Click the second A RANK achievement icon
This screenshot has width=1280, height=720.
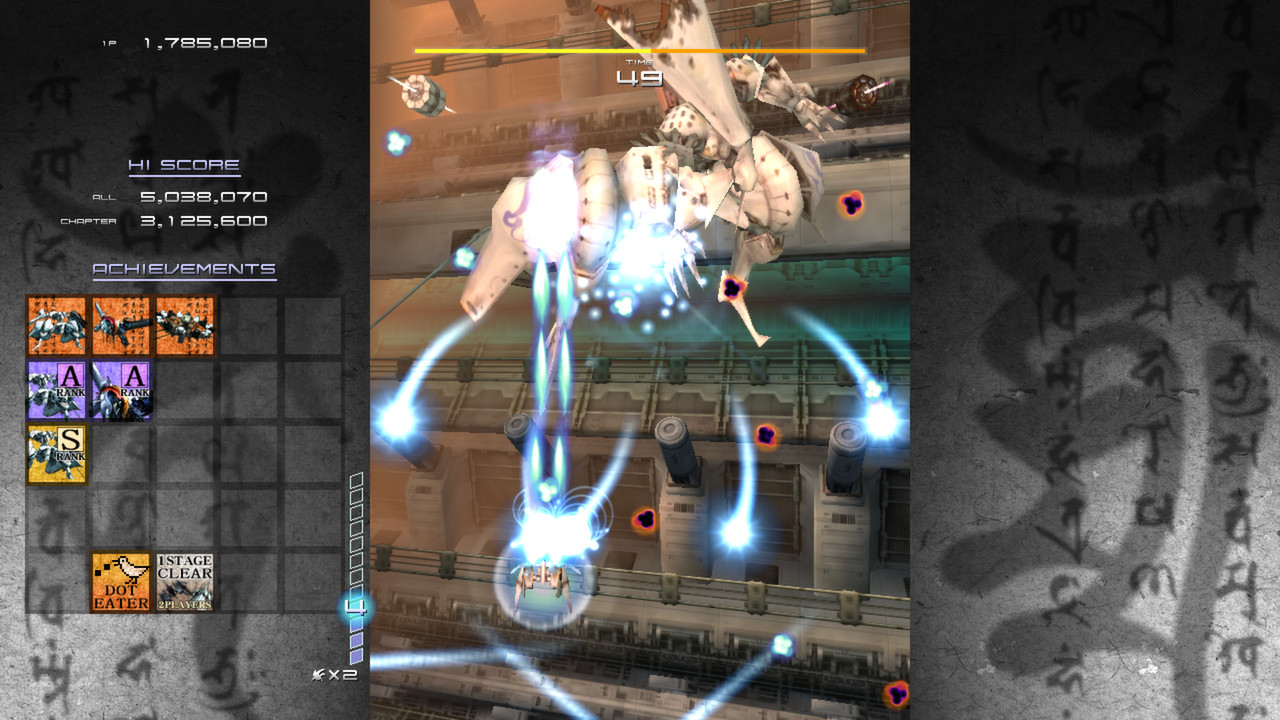click(x=119, y=390)
